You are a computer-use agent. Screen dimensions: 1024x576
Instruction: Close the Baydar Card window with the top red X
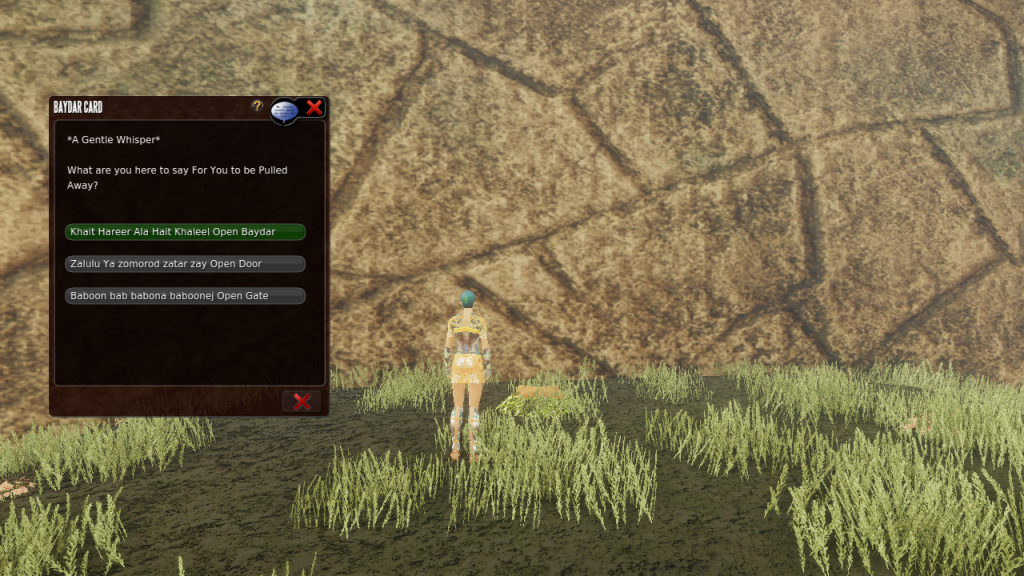[314, 108]
